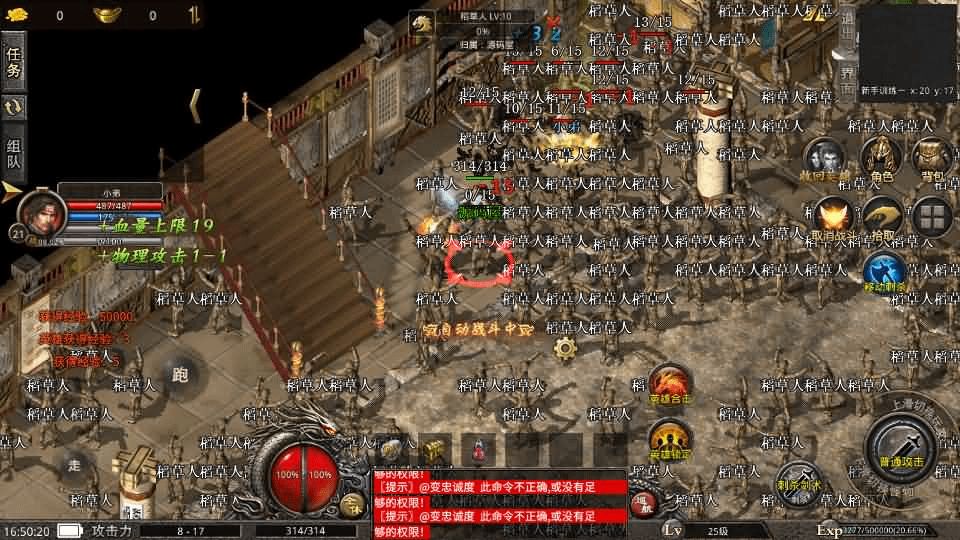Tap the 普通攻击 normal attack button

pos(900,446)
